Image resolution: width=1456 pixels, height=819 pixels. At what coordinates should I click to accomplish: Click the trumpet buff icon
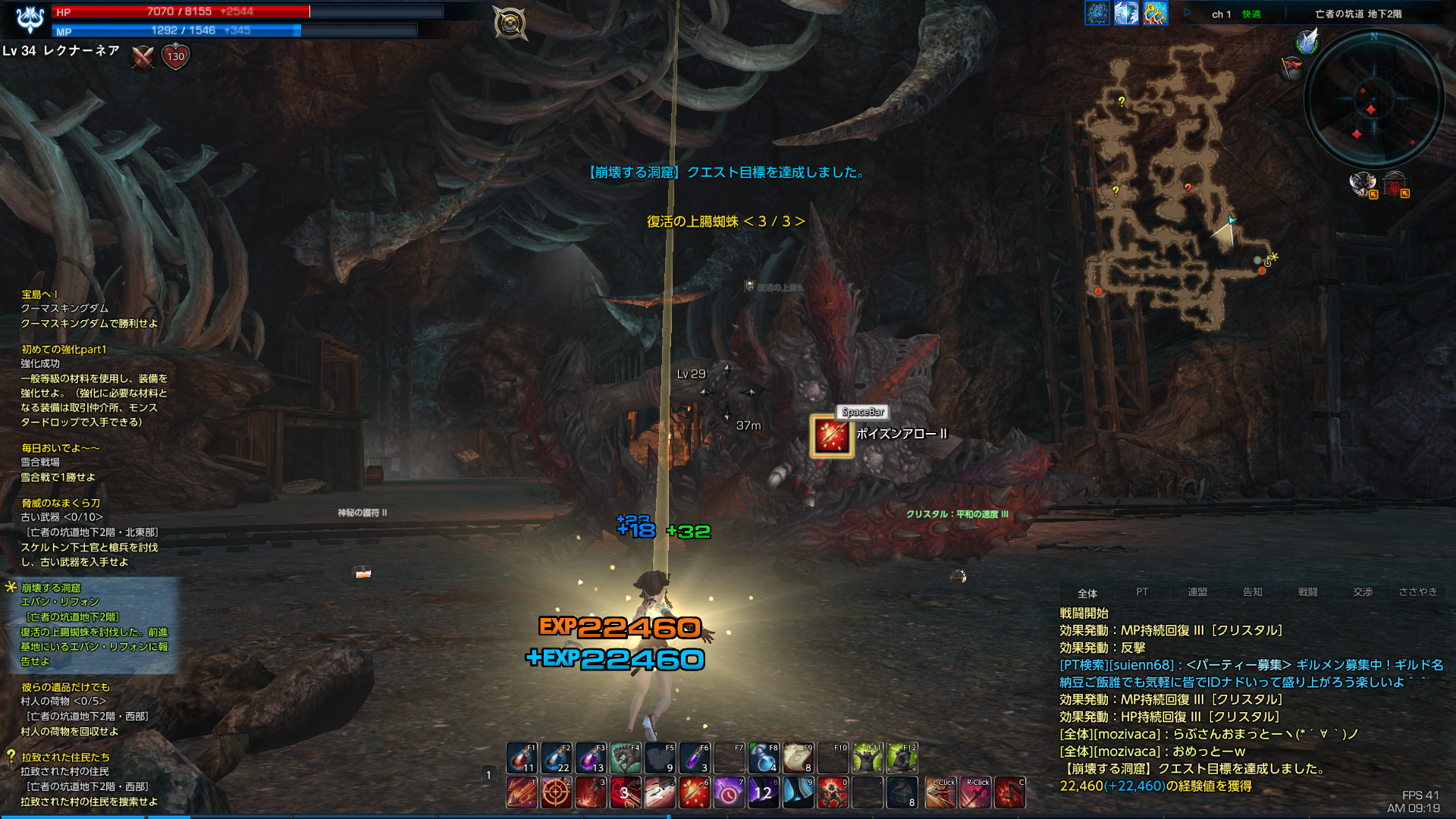1155,13
